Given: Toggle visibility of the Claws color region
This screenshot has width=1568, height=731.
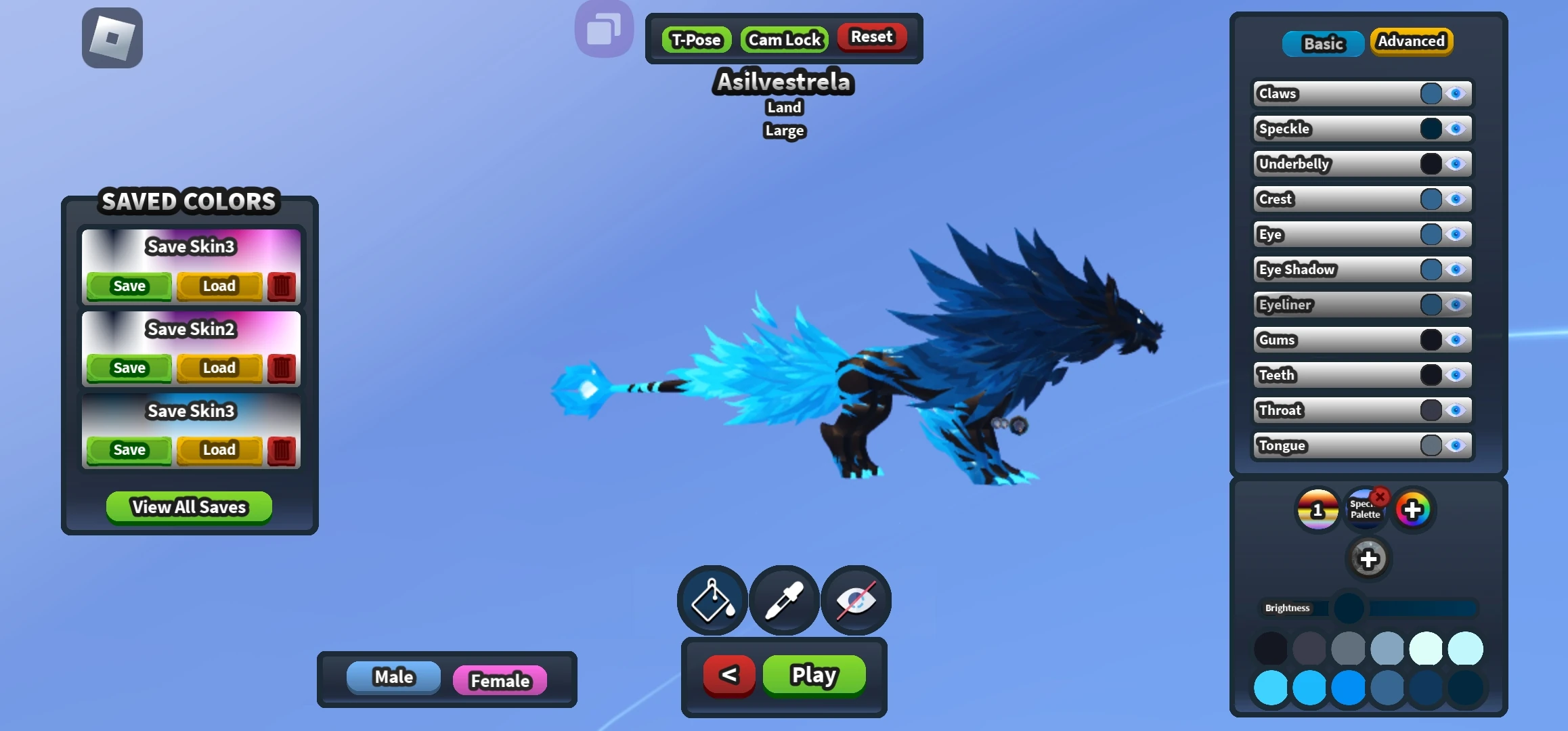Looking at the screenshot, I should (x=1456, y=94).
